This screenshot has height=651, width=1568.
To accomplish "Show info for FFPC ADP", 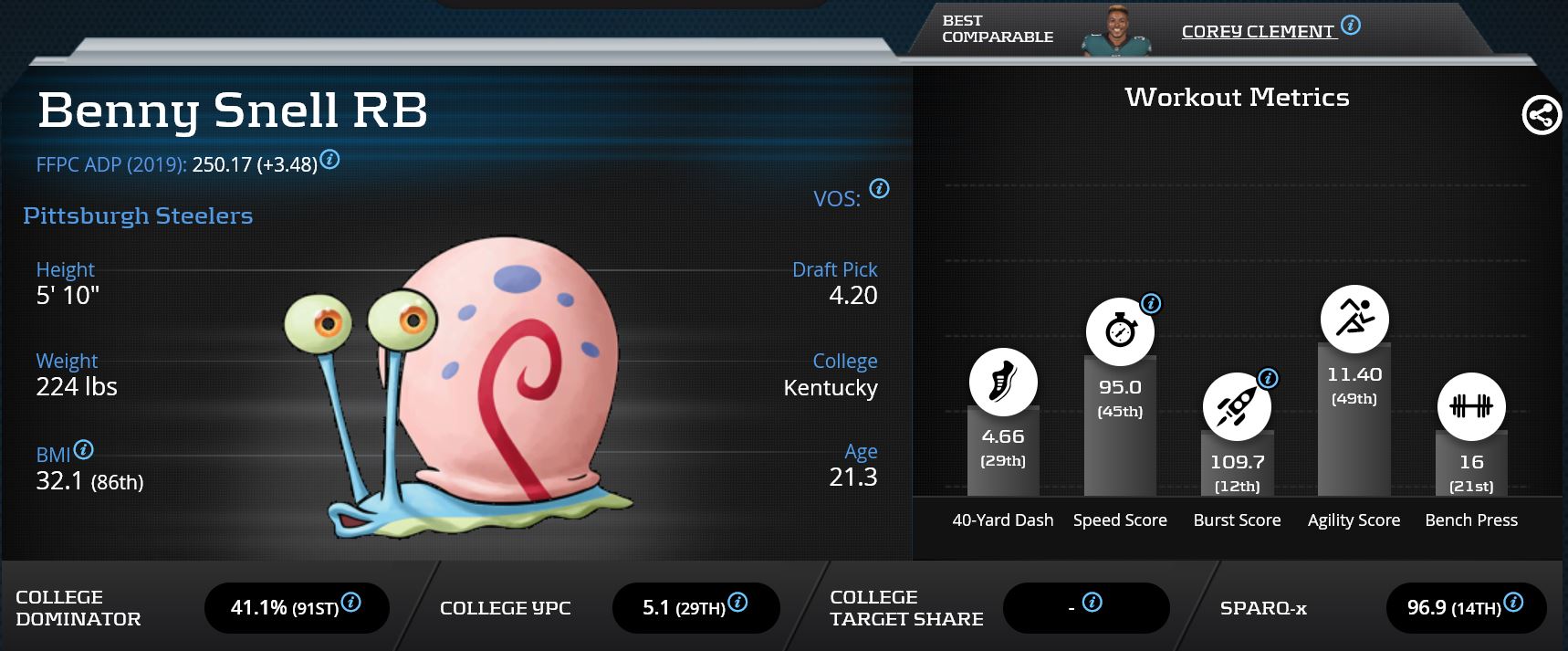I will (330, 160).
